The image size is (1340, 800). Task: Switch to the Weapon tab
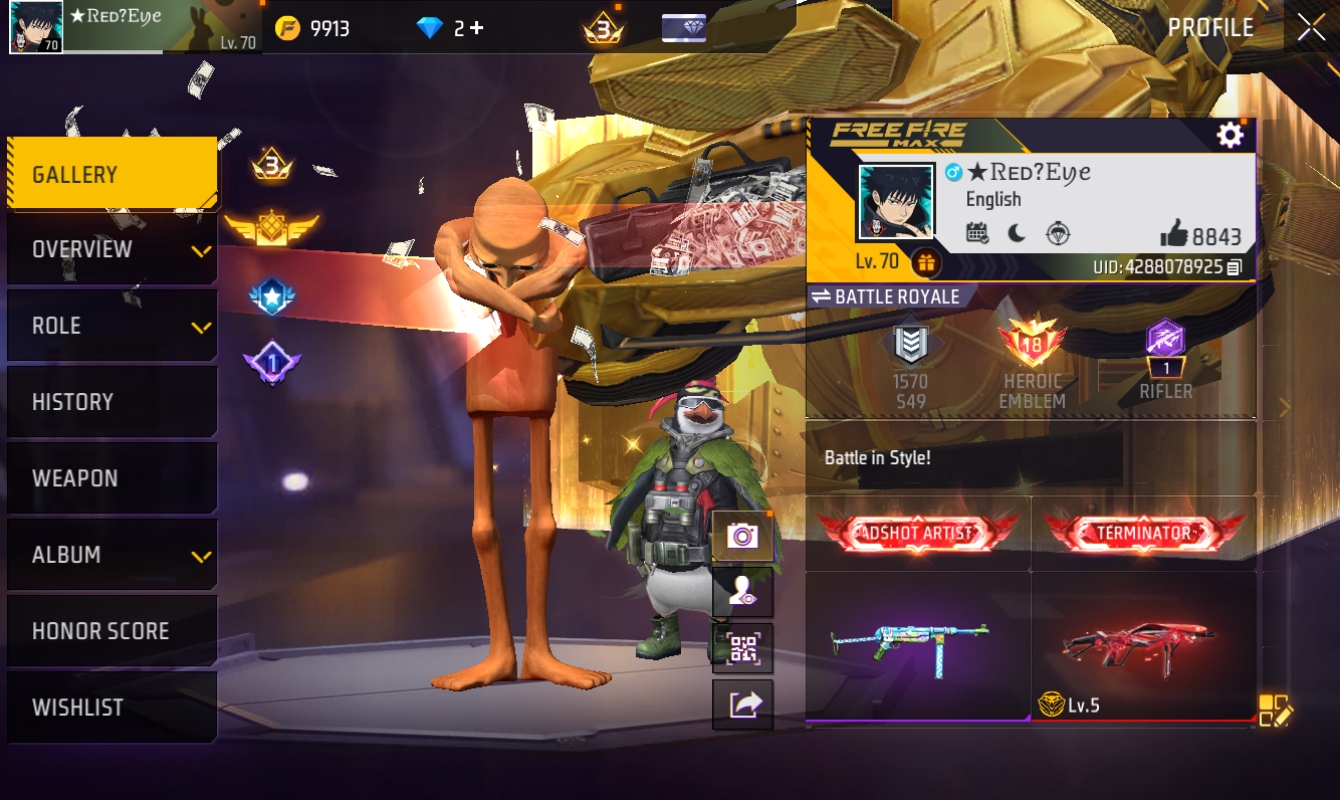(110, 478)
